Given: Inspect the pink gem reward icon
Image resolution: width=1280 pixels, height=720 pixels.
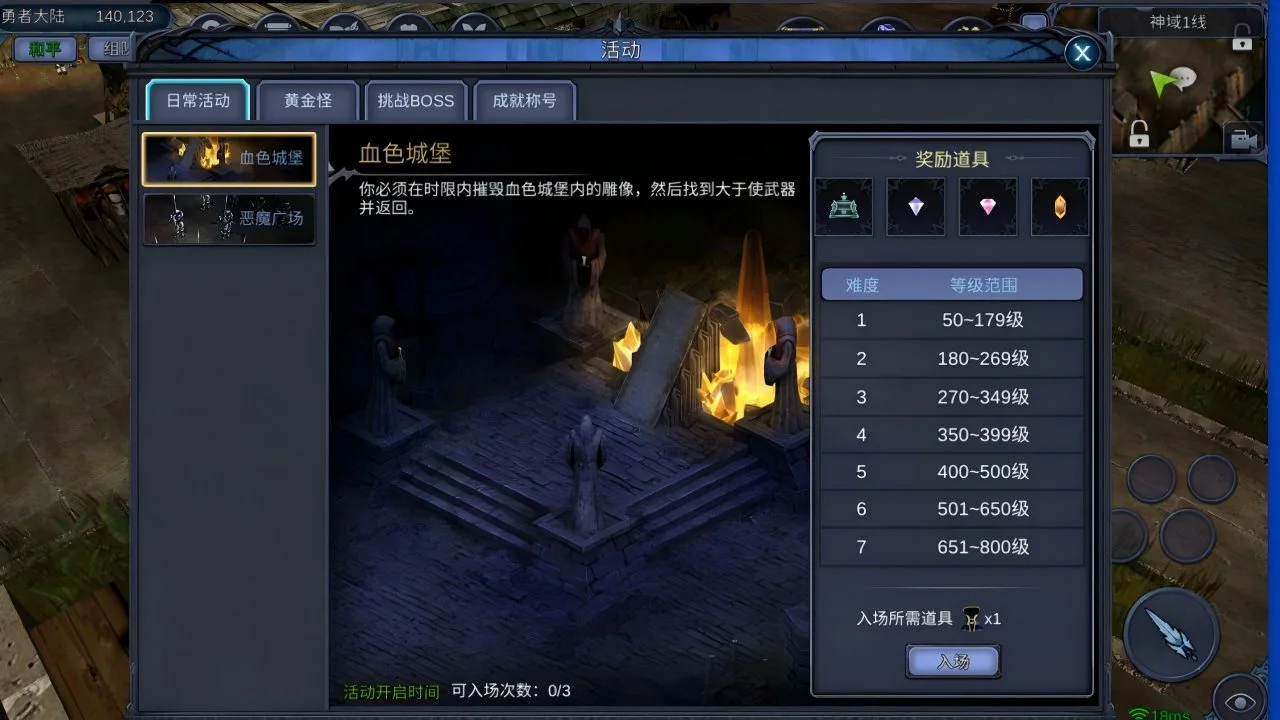Looking at the screenshot, I should [987, 206].
